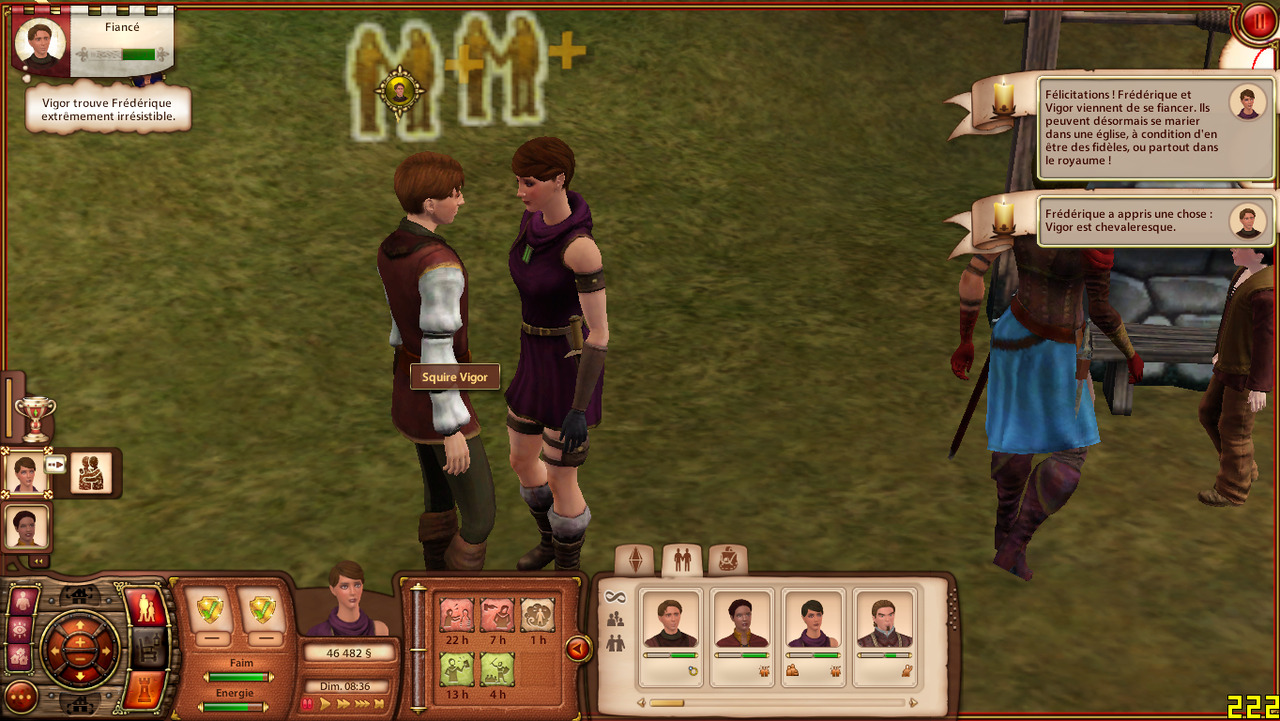Open the three-dots options menu

pos(20,697)
